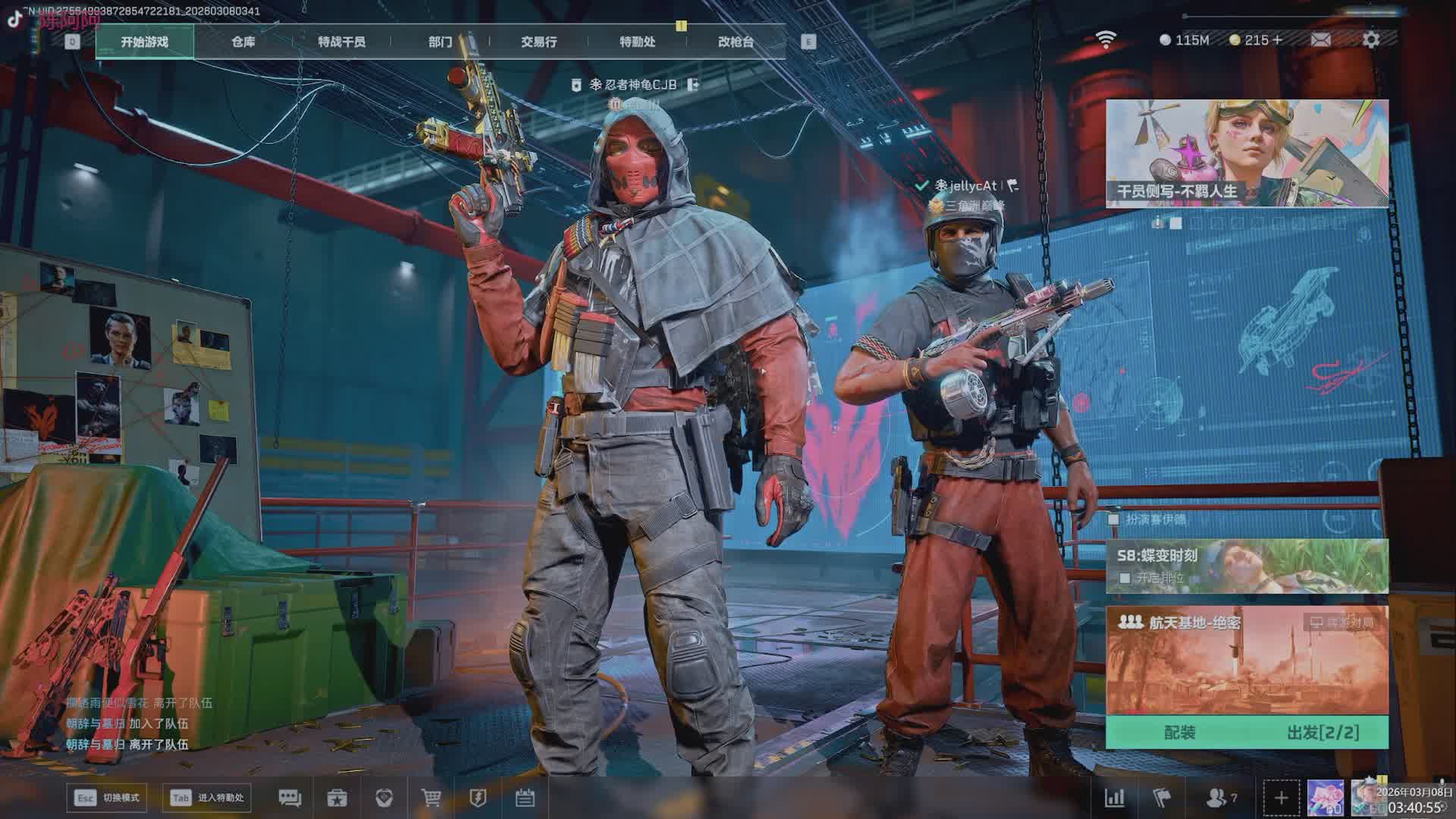Screen dimensions: 1456x819
Task: Open the 特战干员 tab
Action: [341, 42]
